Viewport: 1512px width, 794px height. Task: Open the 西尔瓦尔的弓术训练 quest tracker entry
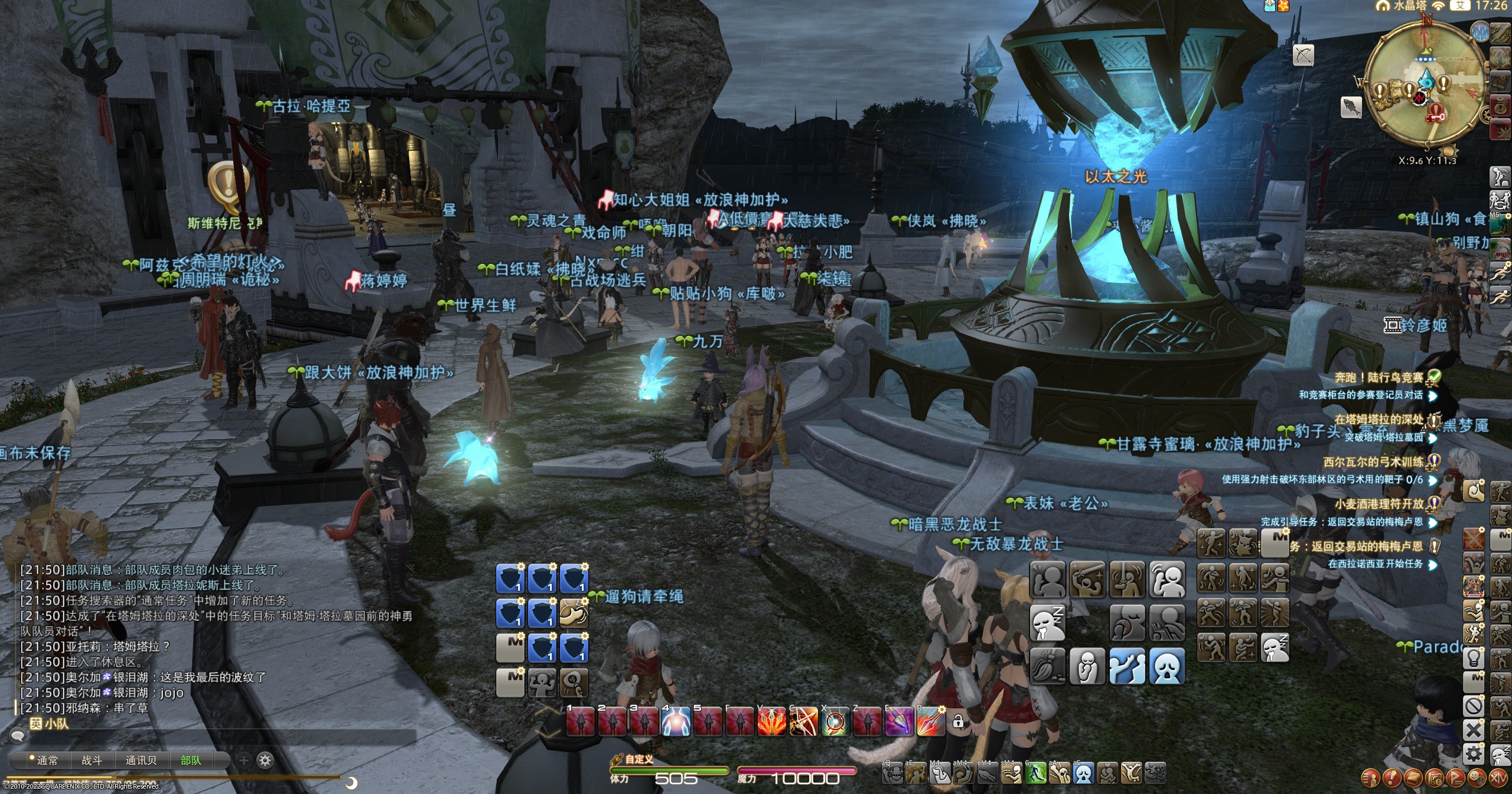(x=1373, y=461)
